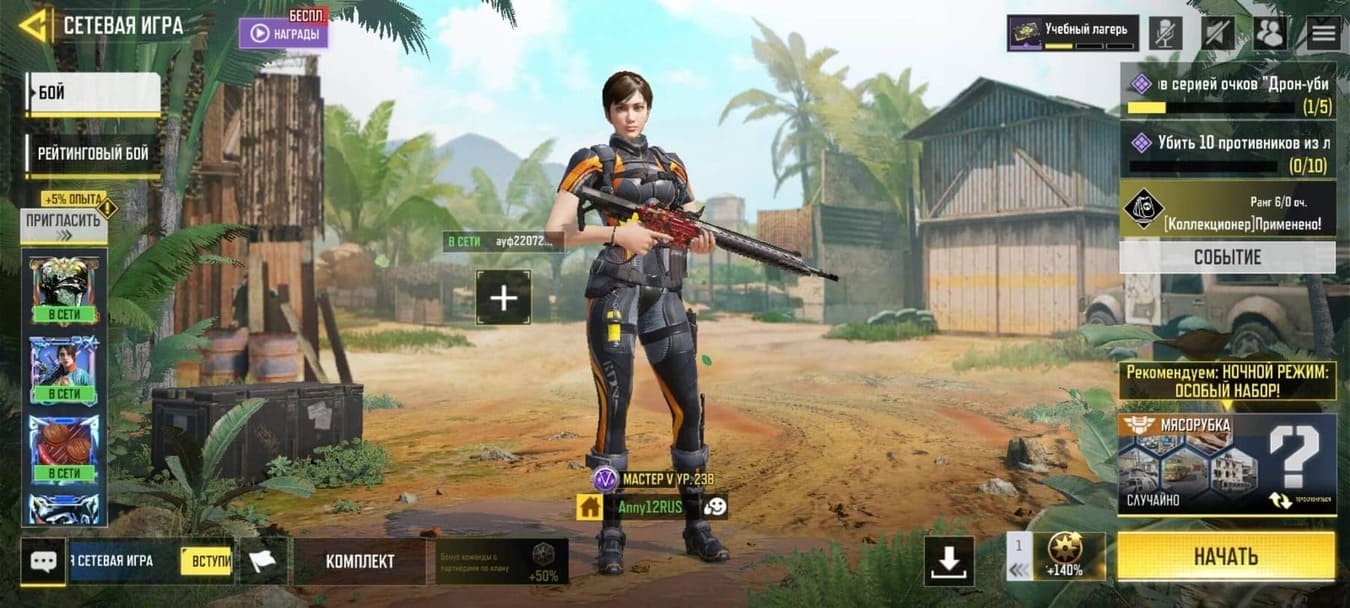Image resolution: width=1350 pixels, height=608 pixels.
Task: Open the hamburger main menu
Action: pos(1323,33)
